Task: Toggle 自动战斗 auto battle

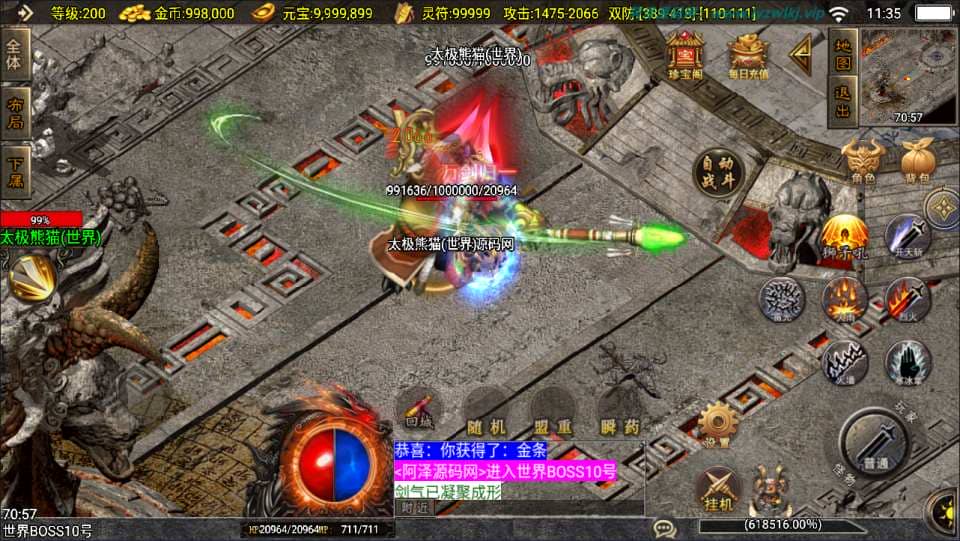Action: tap(718, 174)
